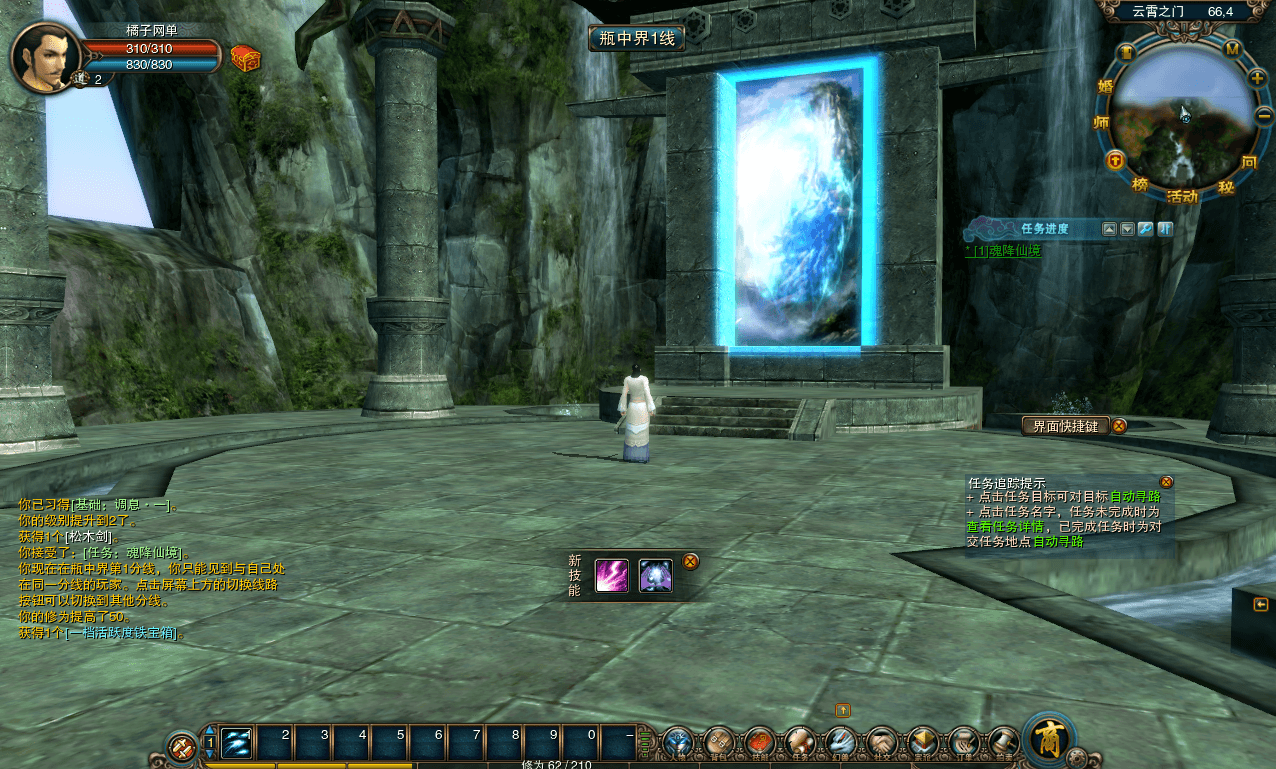Open the red treasure chest icon
The width and height of the screenshot is (1276, 769).
pos(245,58)
